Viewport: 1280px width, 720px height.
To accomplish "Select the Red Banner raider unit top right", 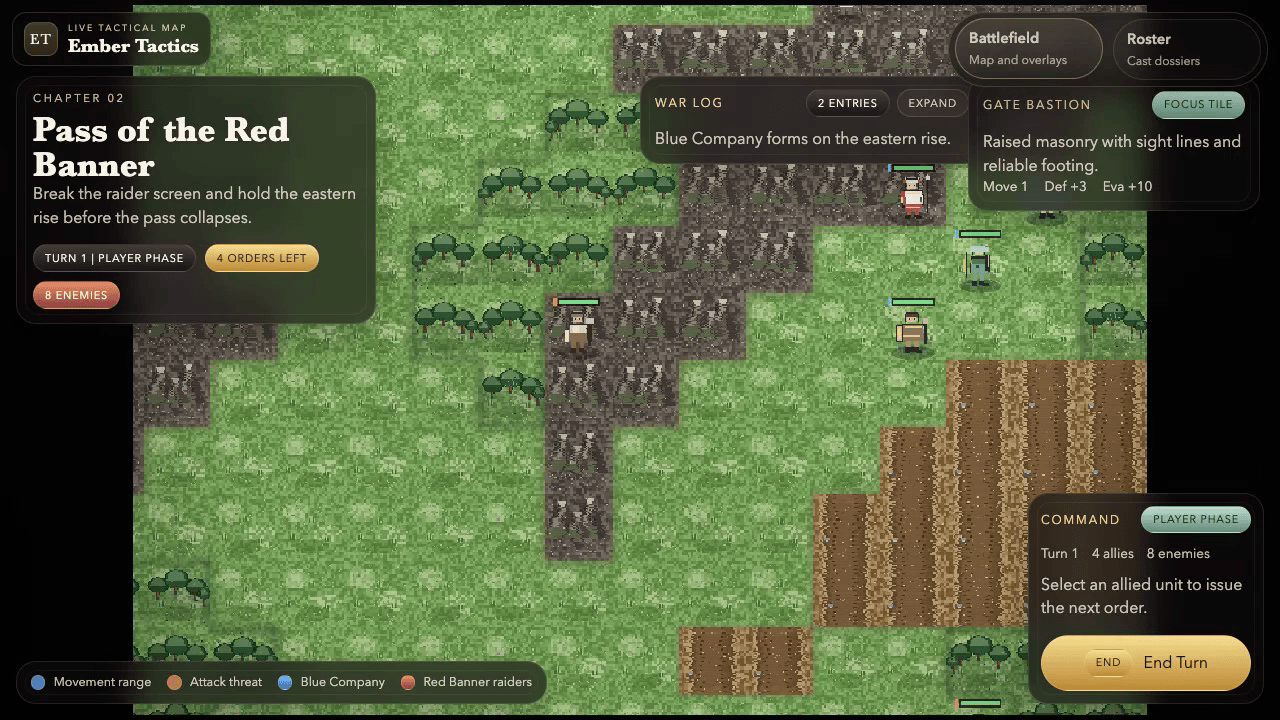I will coord(912,193).
